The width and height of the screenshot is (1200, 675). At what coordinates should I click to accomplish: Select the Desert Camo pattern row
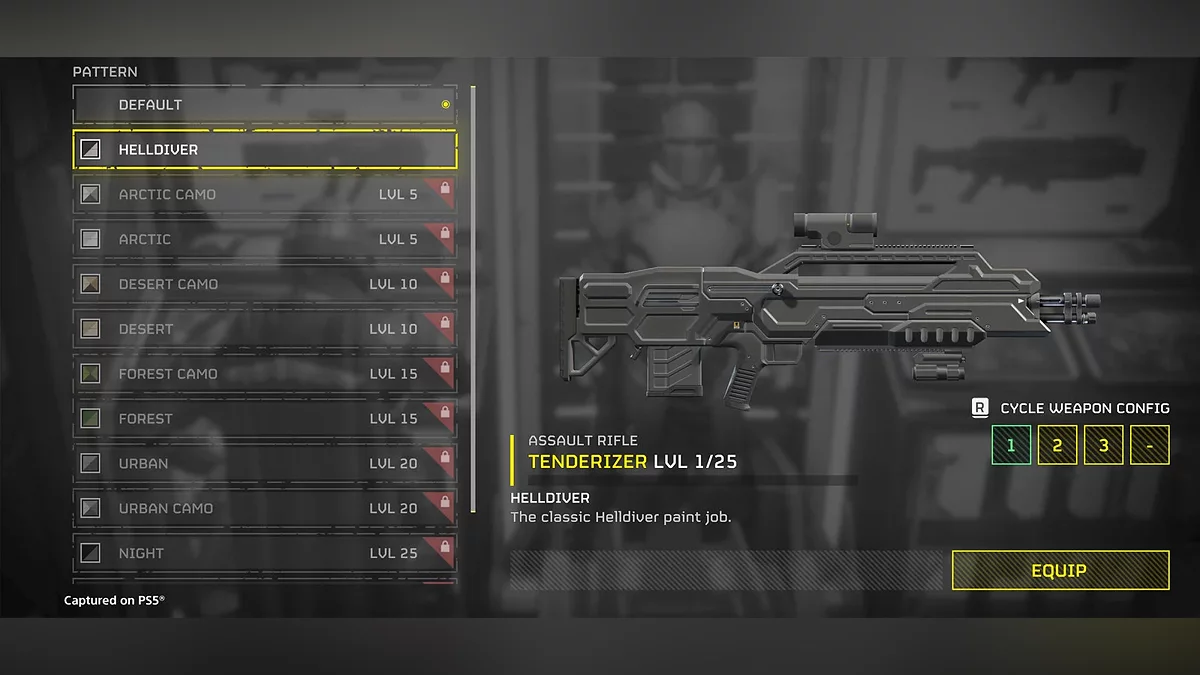pos(265,284)
